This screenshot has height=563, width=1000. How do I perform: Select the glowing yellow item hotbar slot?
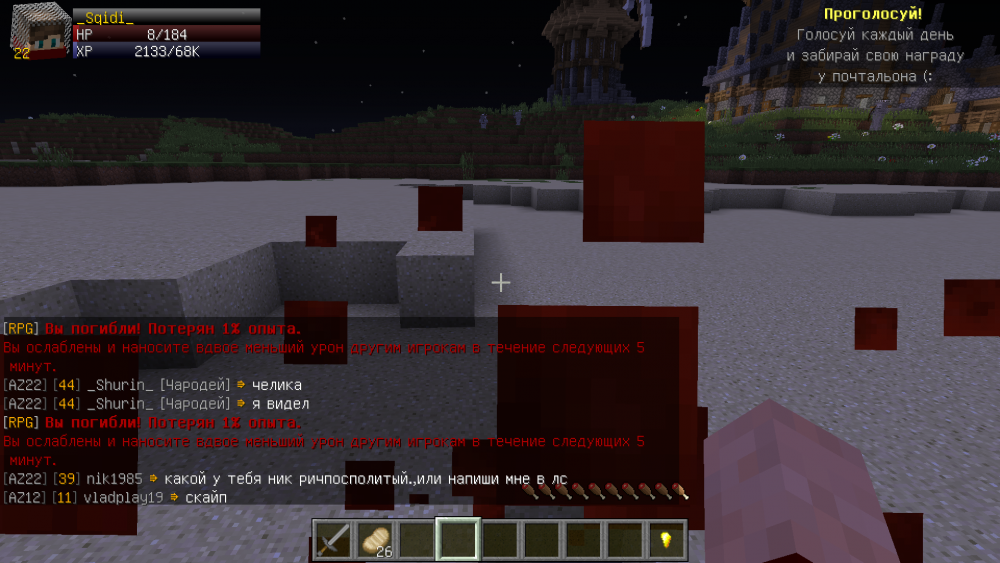pyautogui.click(x=666, y=540)
